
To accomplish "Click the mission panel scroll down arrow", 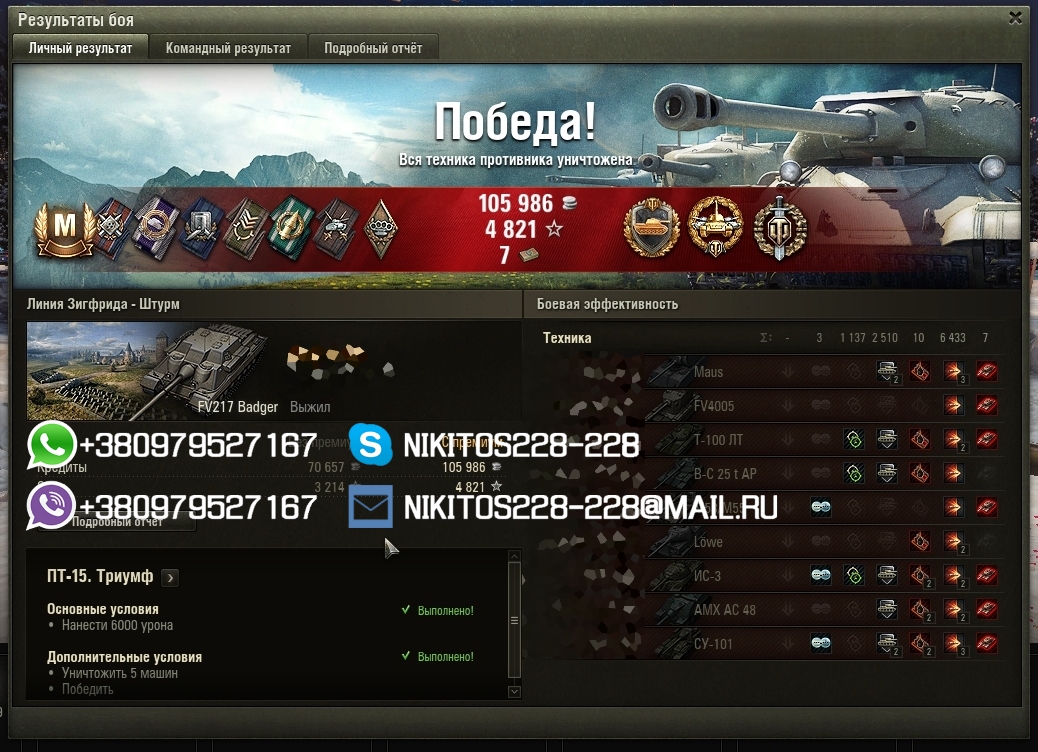I will [514, 691].
